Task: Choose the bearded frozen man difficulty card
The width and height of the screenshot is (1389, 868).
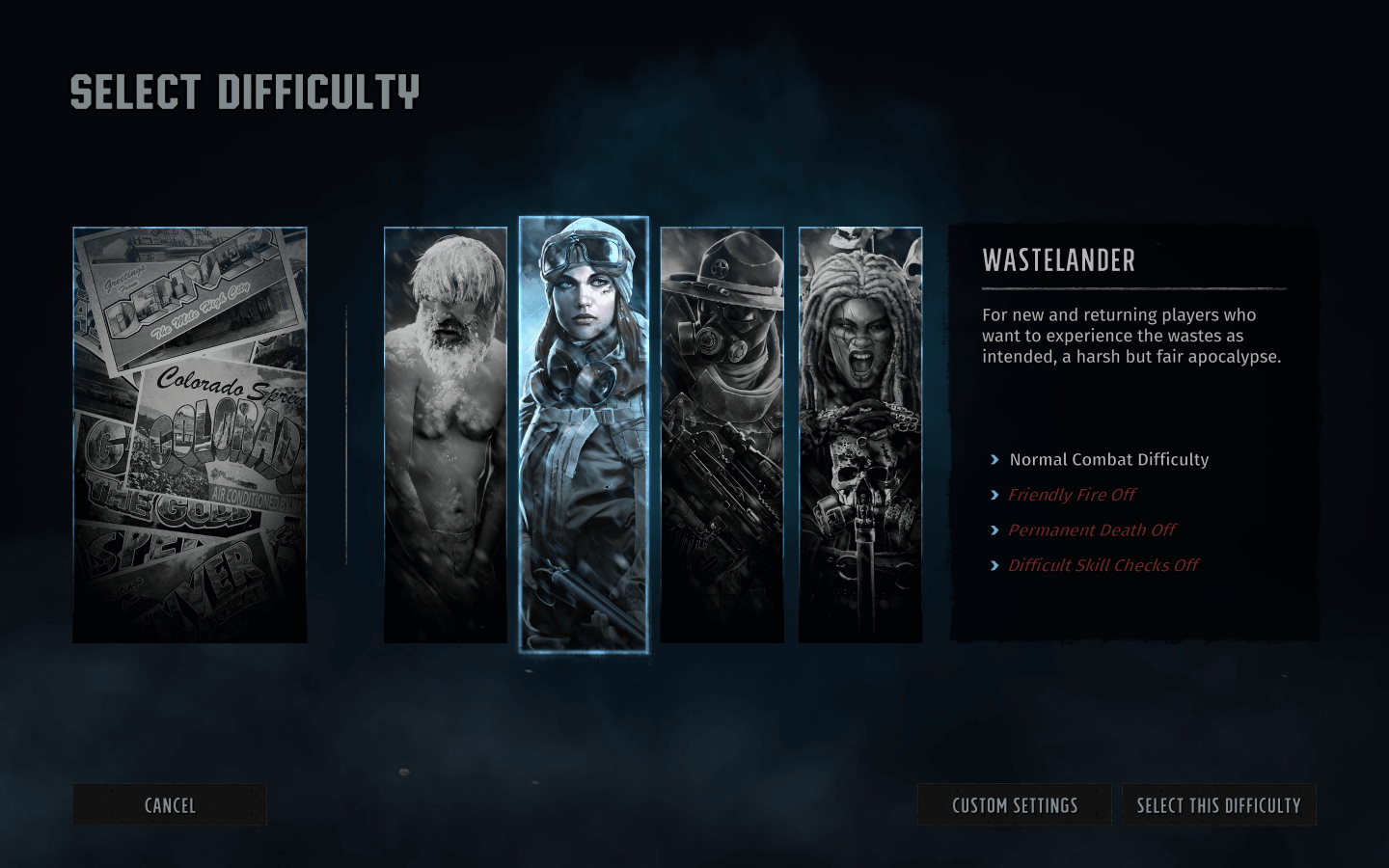Action: [x=446, y=434]
